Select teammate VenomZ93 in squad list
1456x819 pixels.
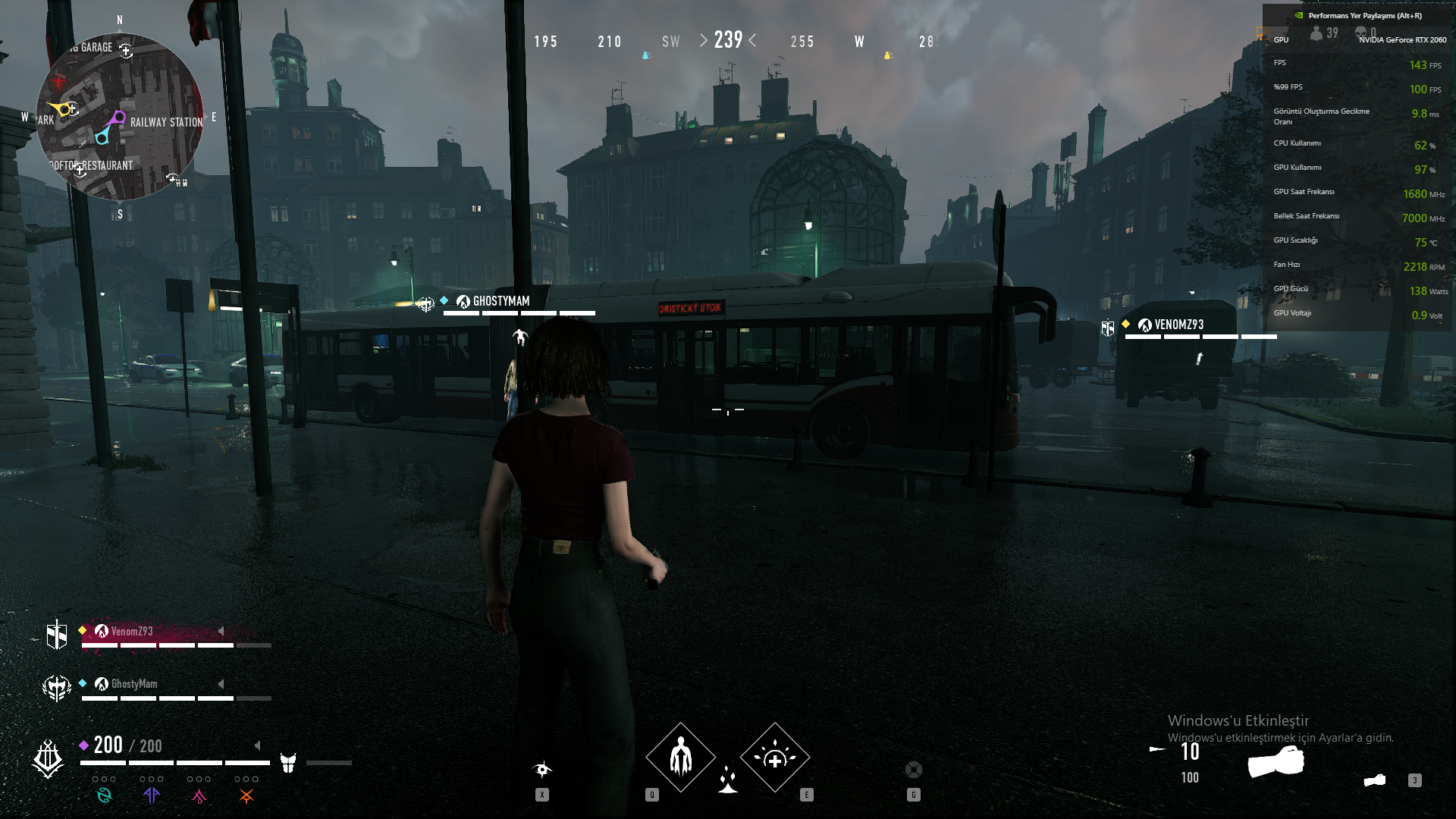132,632
